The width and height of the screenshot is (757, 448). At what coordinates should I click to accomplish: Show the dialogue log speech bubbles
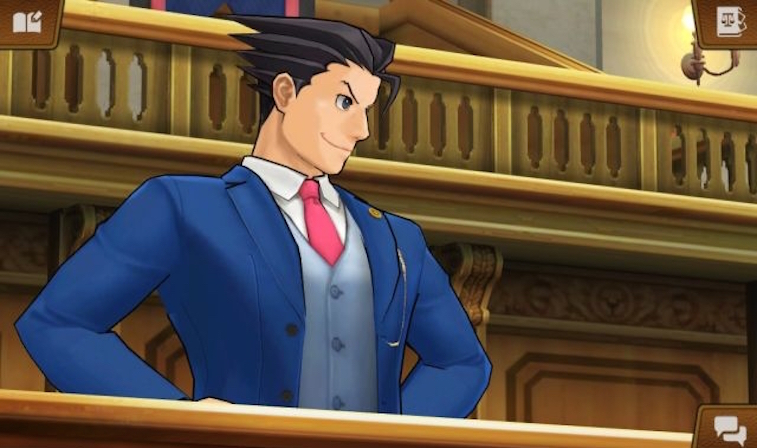coord(729,430)
